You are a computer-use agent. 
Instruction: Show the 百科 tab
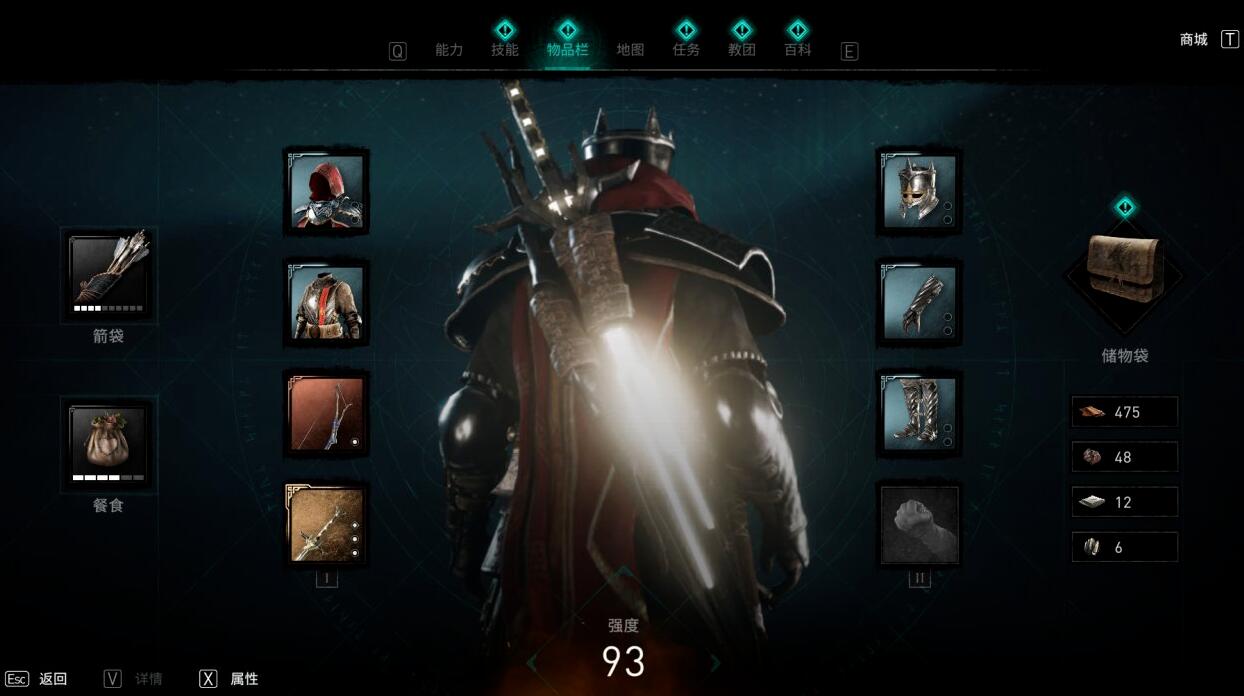pyautogui.click(x=798, y=50)
